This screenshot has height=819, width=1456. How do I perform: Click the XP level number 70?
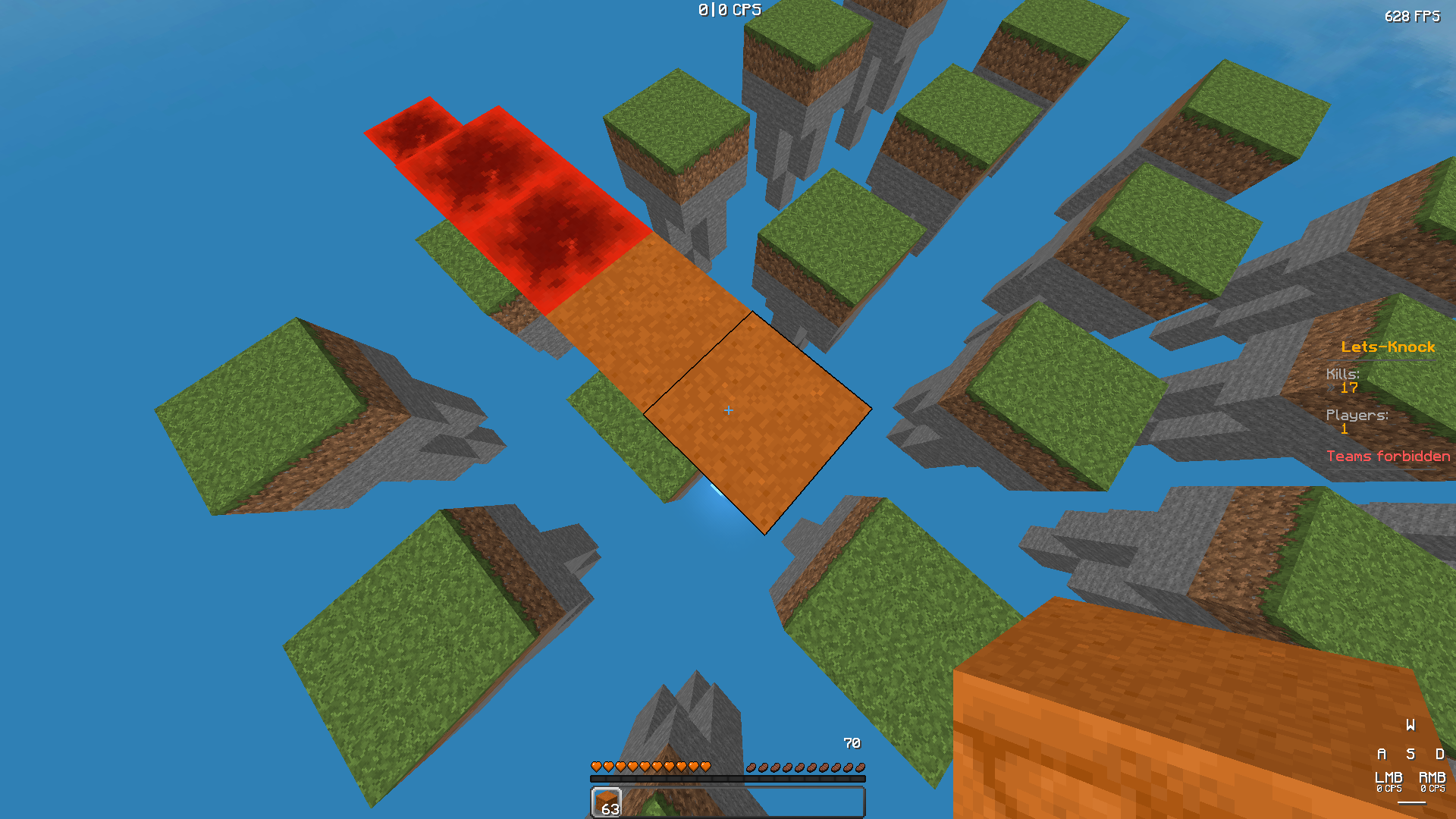pyautogui.click(x=852, y=743)
